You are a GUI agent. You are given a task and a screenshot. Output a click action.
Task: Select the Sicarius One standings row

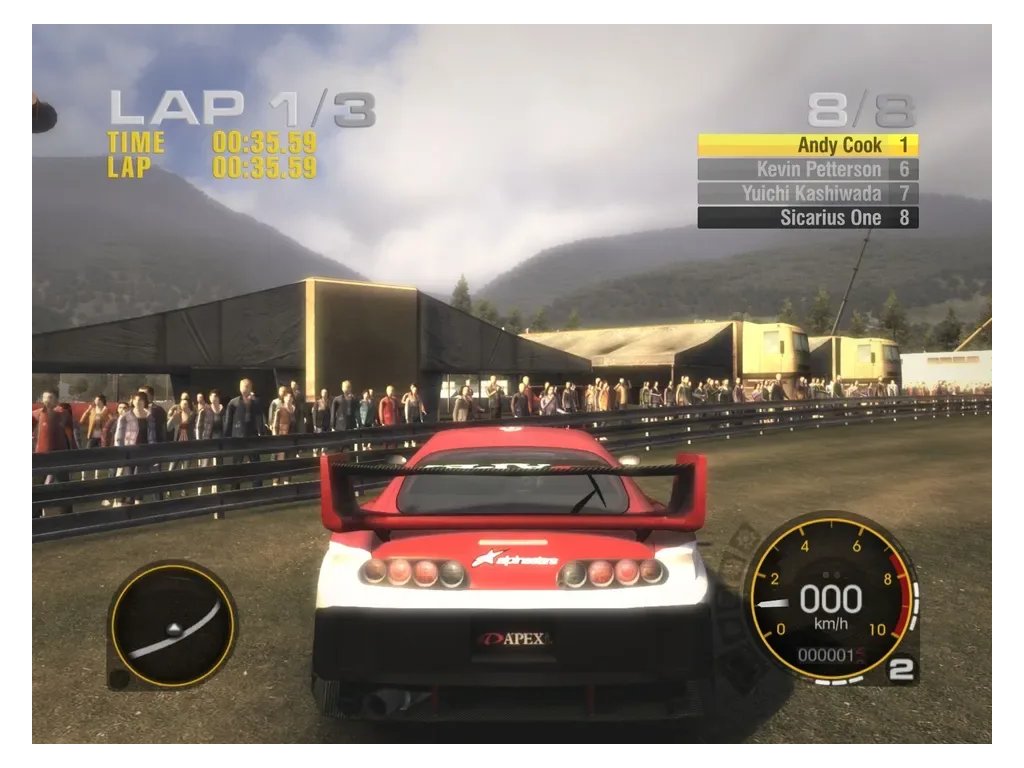[807, 217]
